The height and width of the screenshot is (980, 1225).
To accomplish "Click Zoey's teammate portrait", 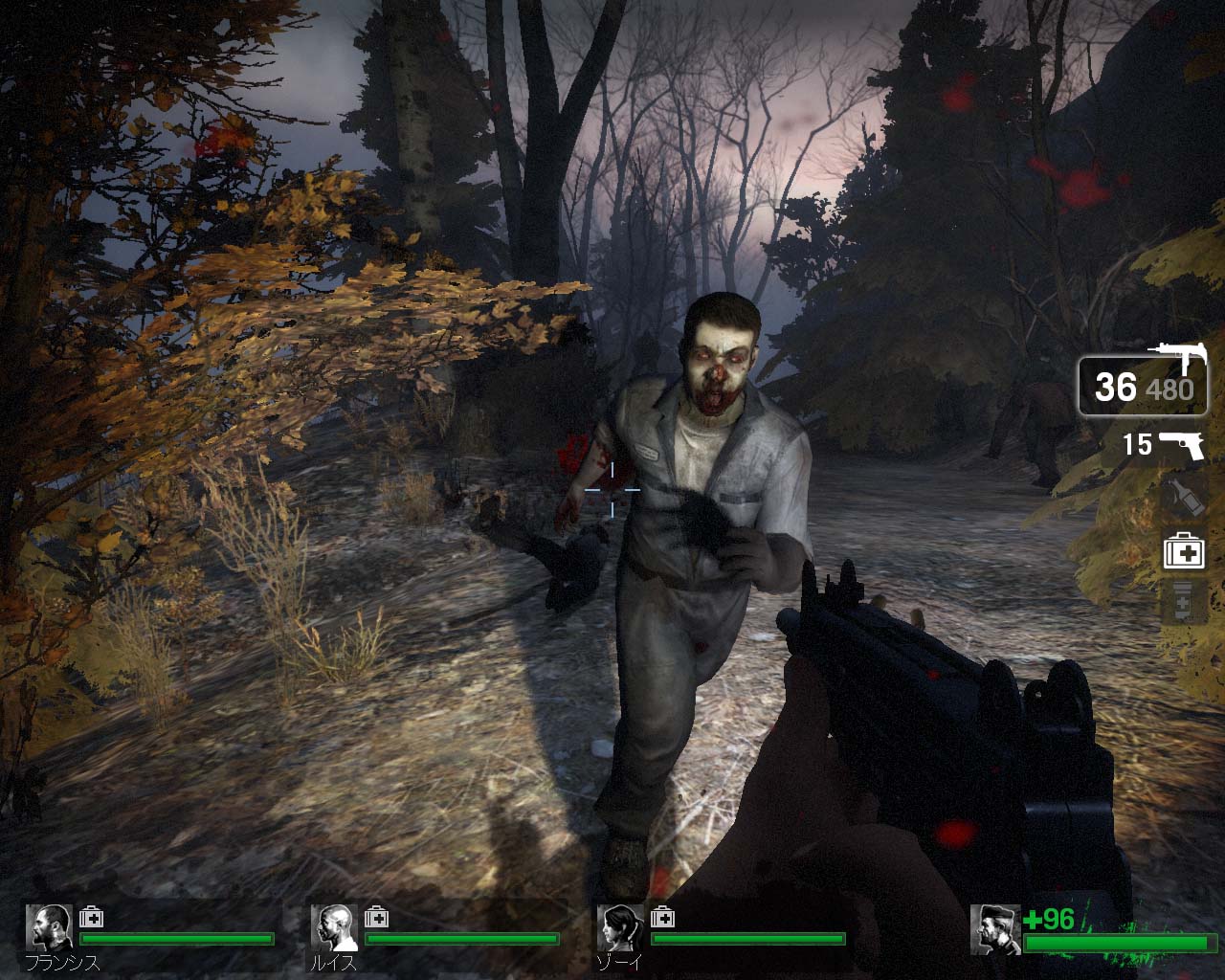I will pos(620,927).
